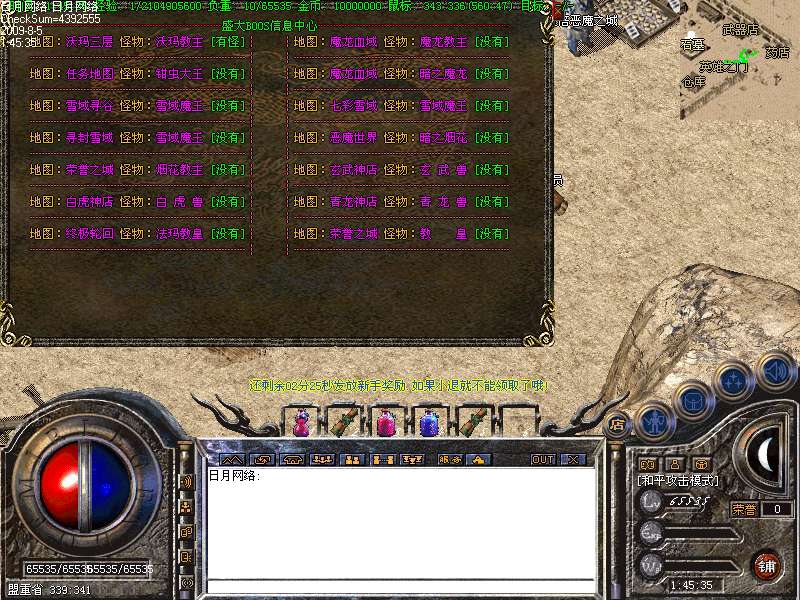Open the skills button with four stars
This screenshot has height=600, width=800.
coord(733,380)
